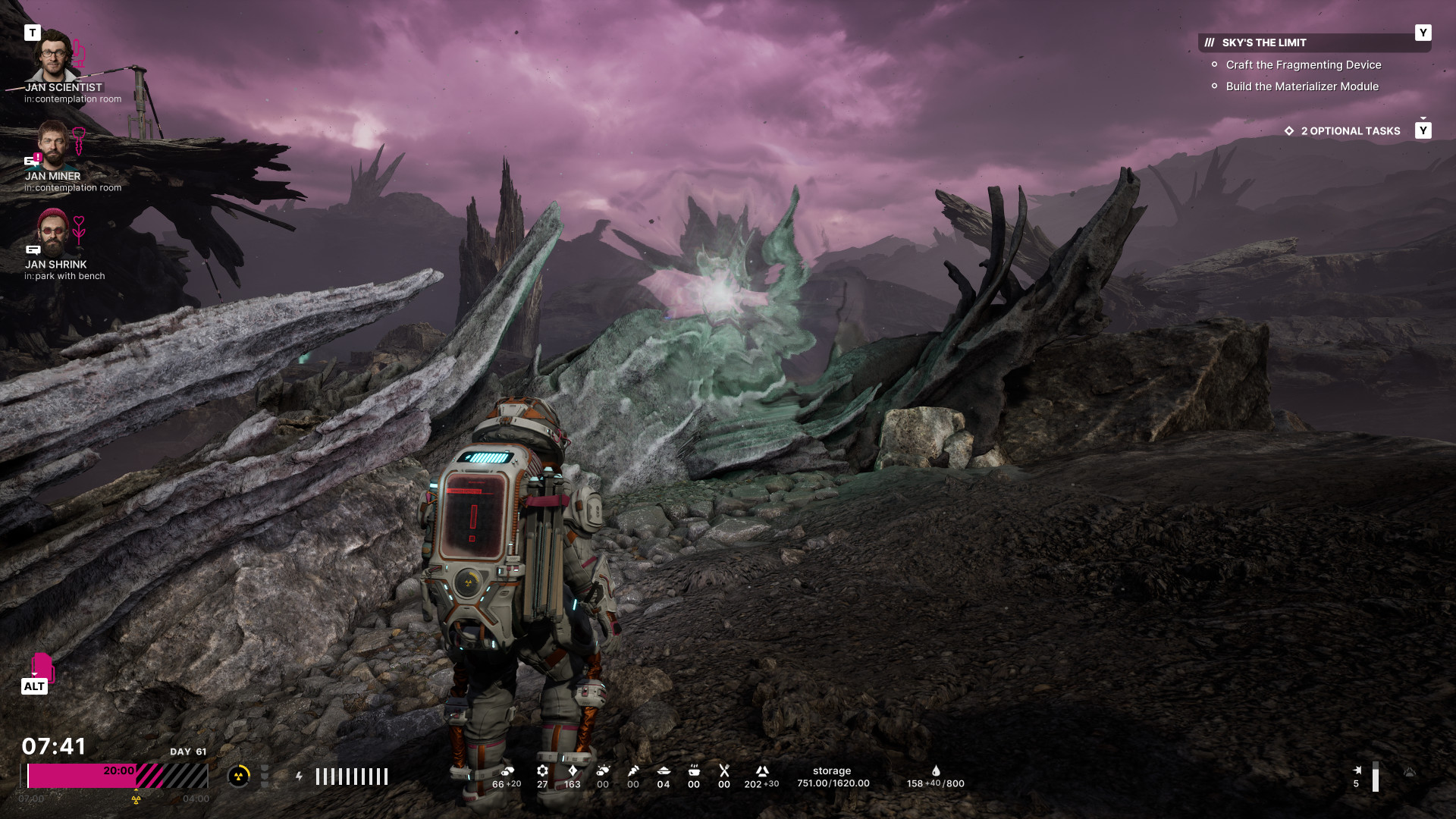Select Jan Miner's portrait
This screenshot has height=819, width=1456.
(x=53, y=144)
